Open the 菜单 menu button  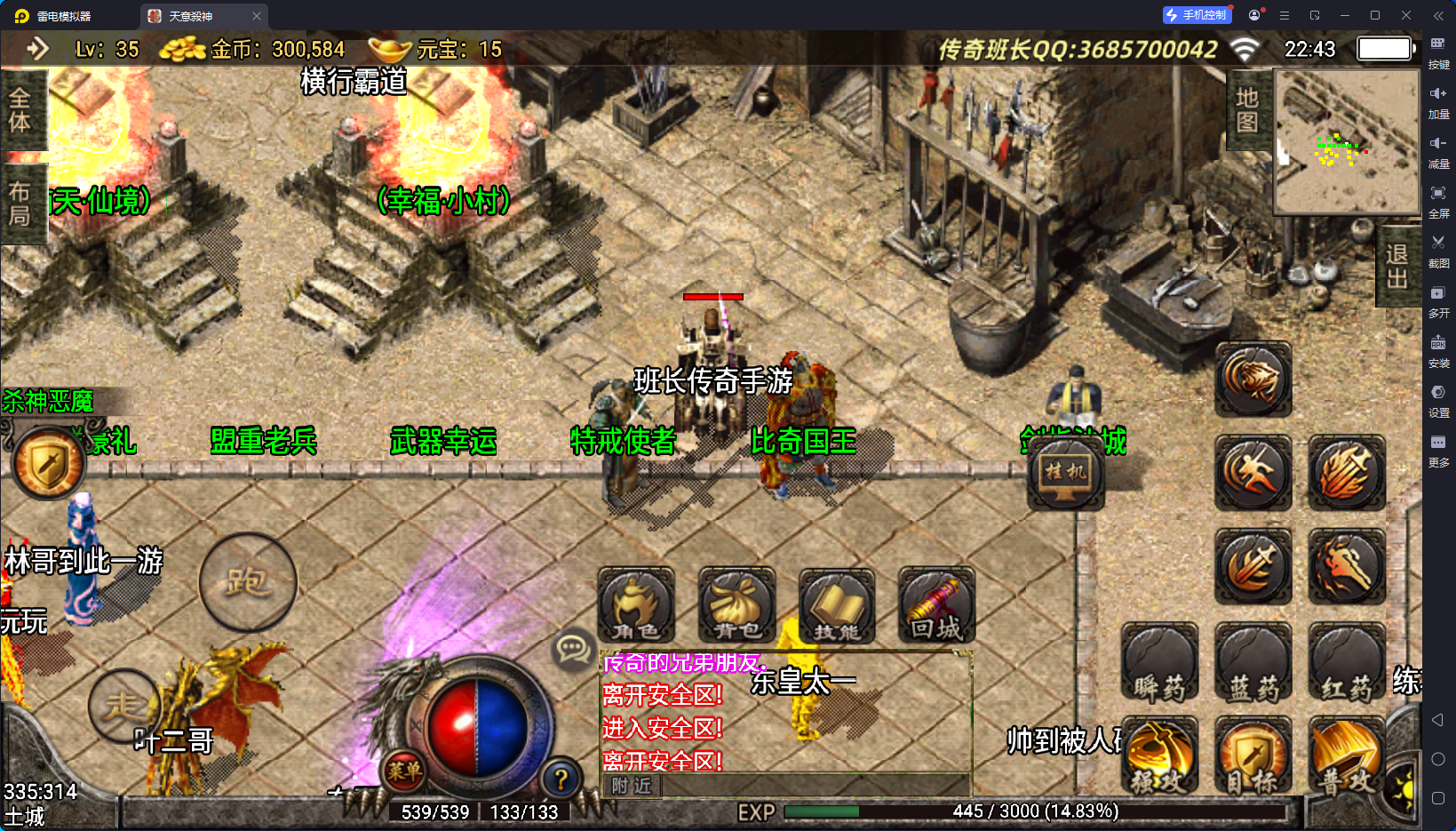click(x=404, y=771)
